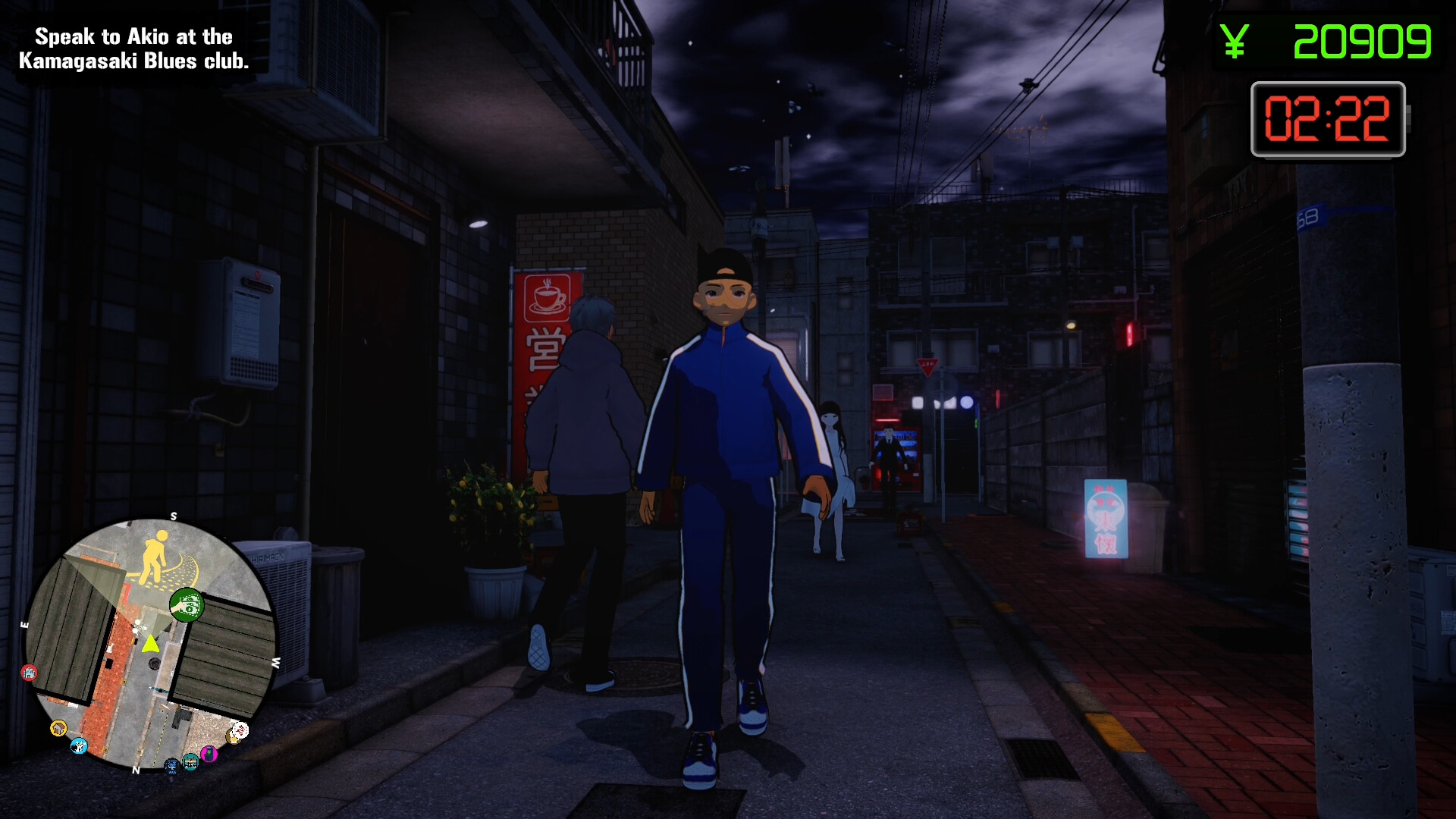This screenshot has width=1456, height=819.
Task: Select the player direction arrow on minimap
Action: tap(150, 643)
